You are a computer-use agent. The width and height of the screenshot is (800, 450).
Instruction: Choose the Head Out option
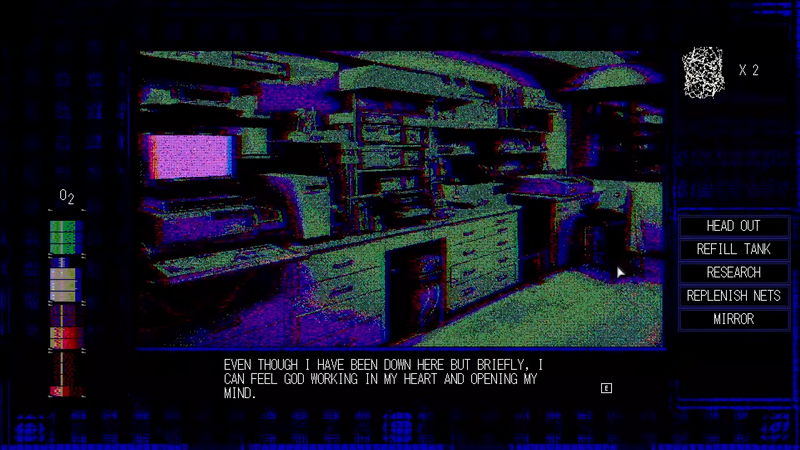click(733, 226)
